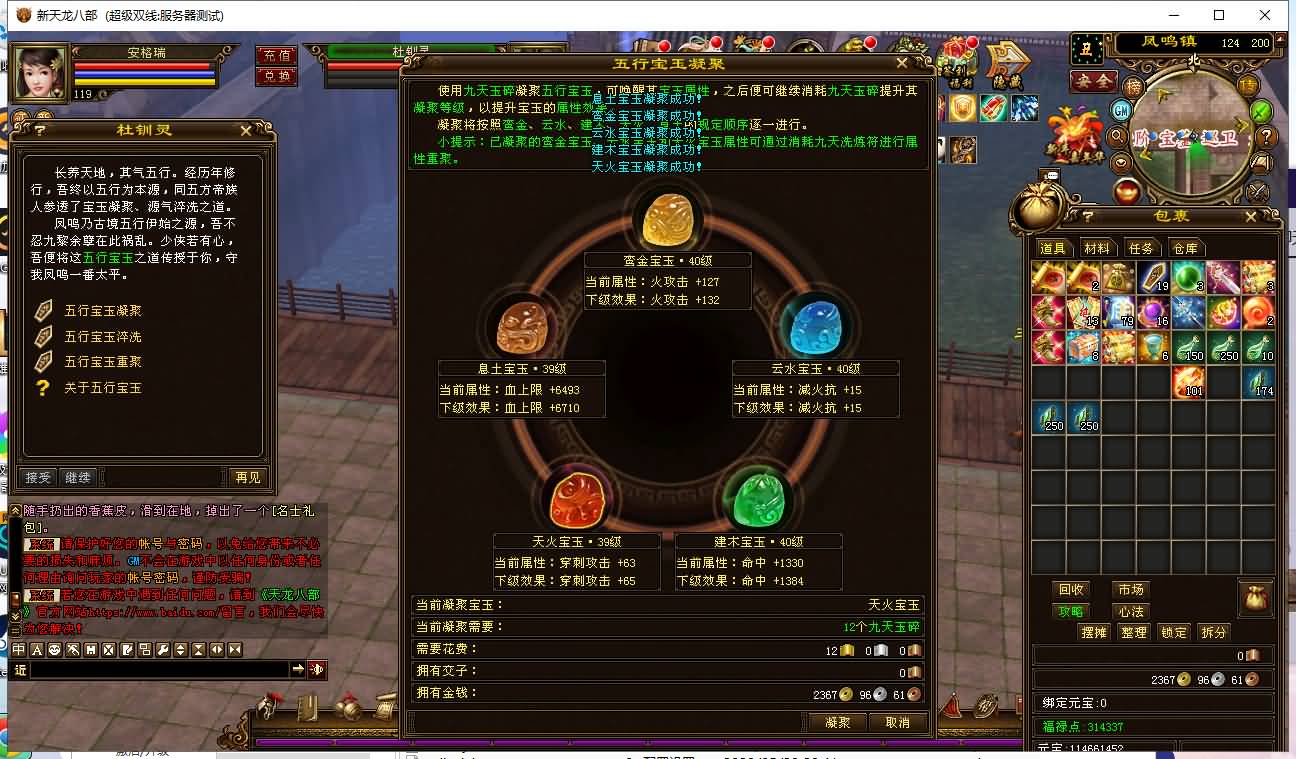Toggle 锁定 in the bag panel

click(x=1174, y=632)
